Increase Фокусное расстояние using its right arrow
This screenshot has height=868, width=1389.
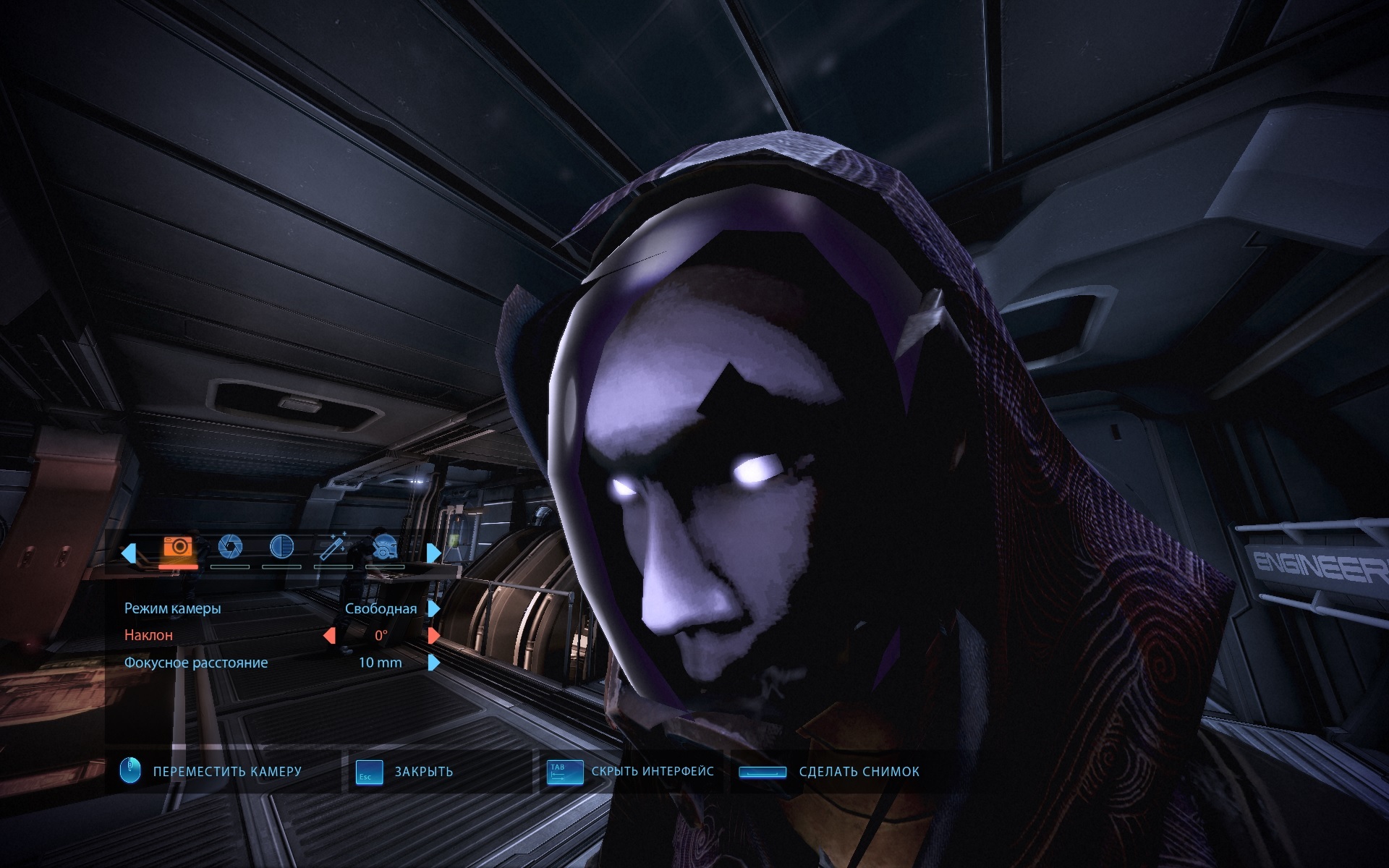(433, 663)
